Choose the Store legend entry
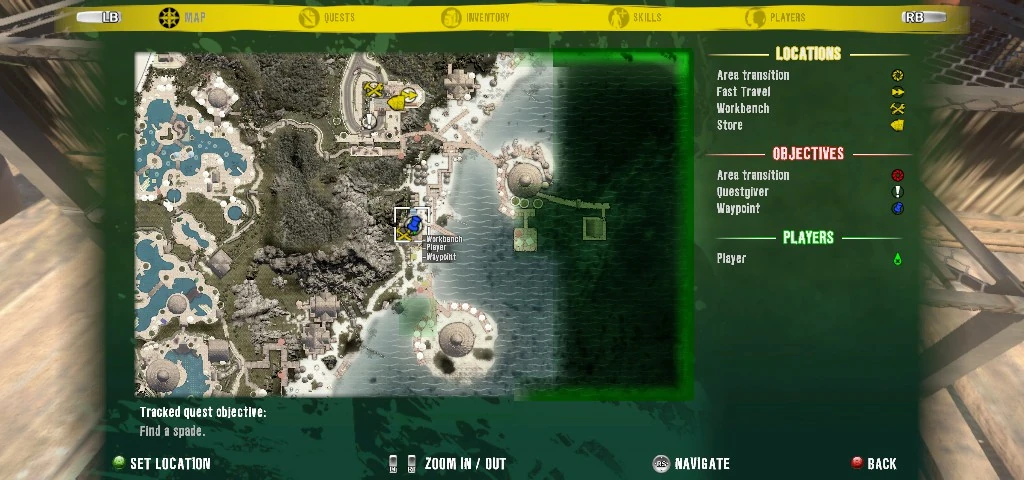 click(730, 125)
